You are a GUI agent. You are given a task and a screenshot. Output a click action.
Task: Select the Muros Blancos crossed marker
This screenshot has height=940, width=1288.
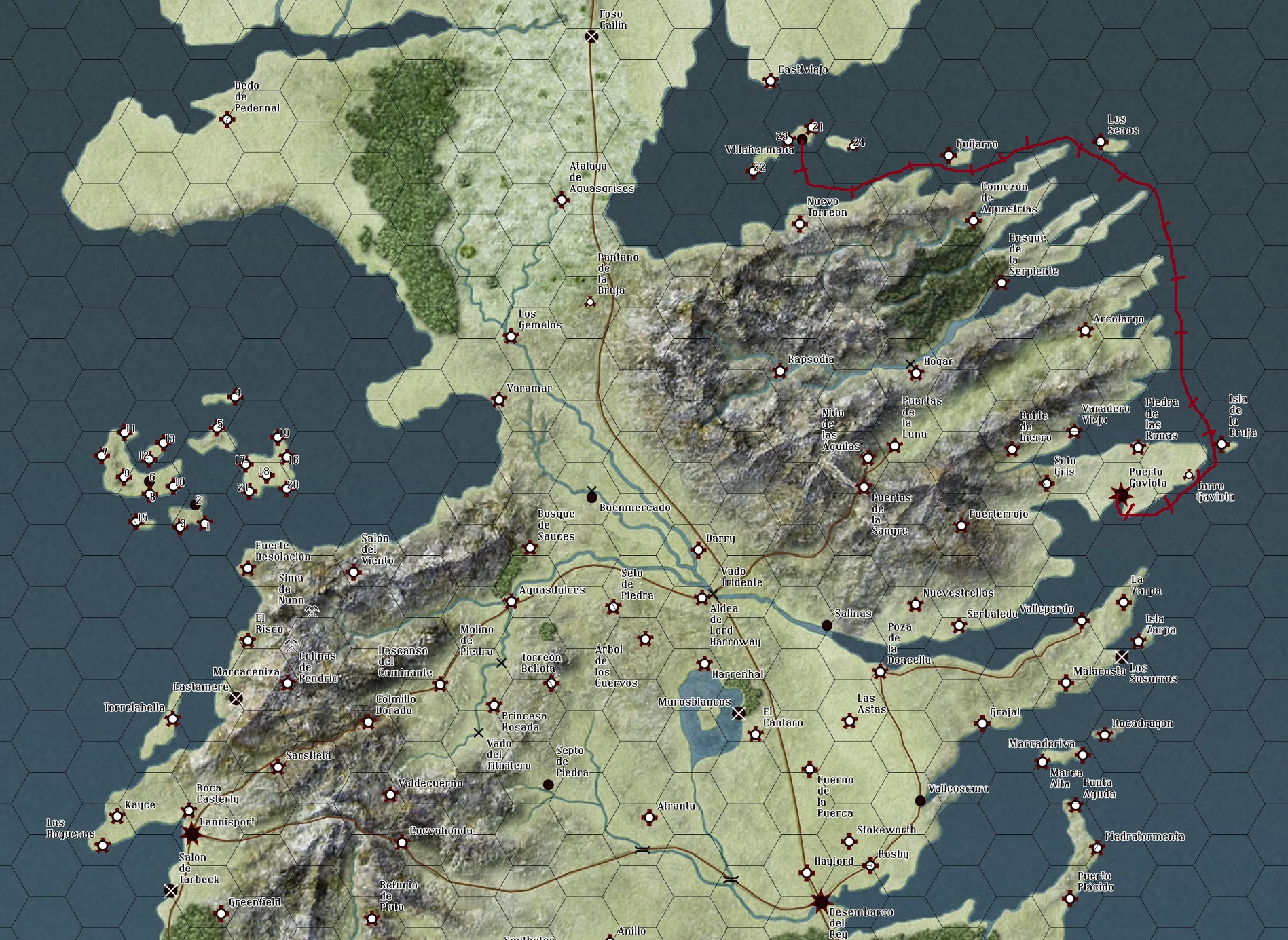pyautogui.click(x=739, y=713)
